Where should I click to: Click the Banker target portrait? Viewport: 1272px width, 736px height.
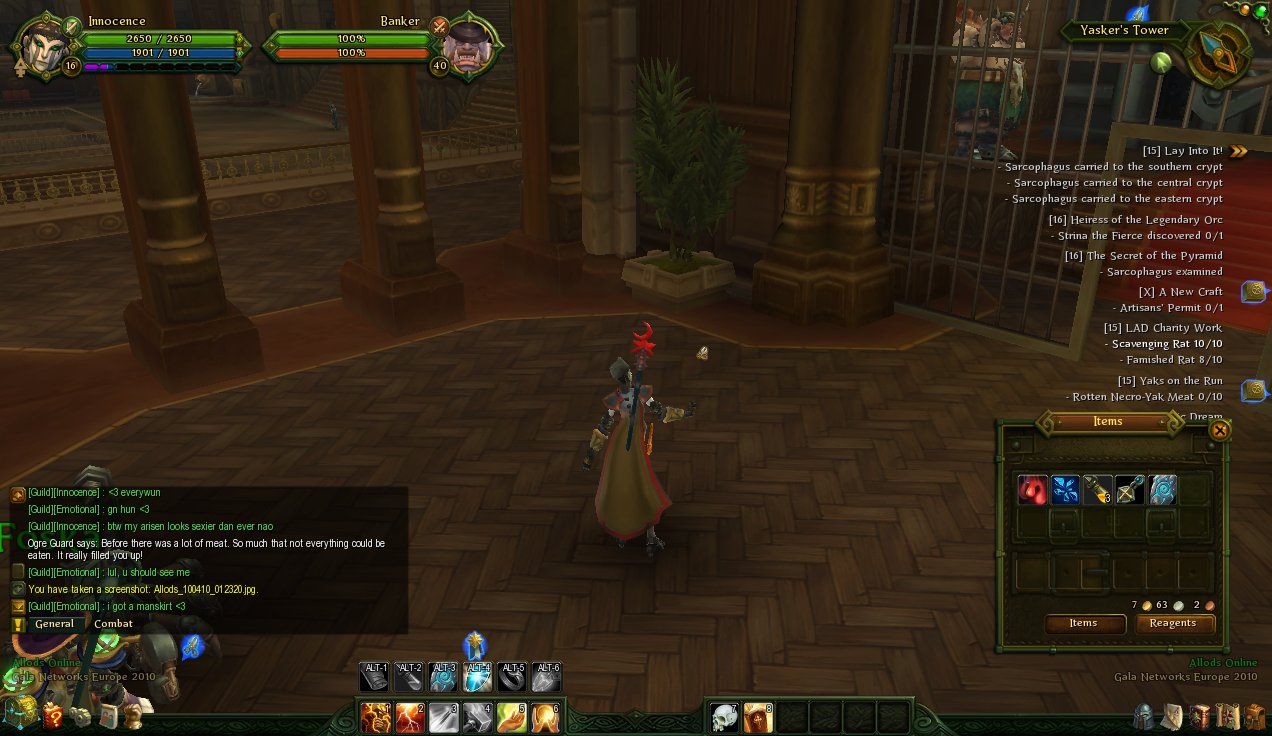(x=466, y=46)
